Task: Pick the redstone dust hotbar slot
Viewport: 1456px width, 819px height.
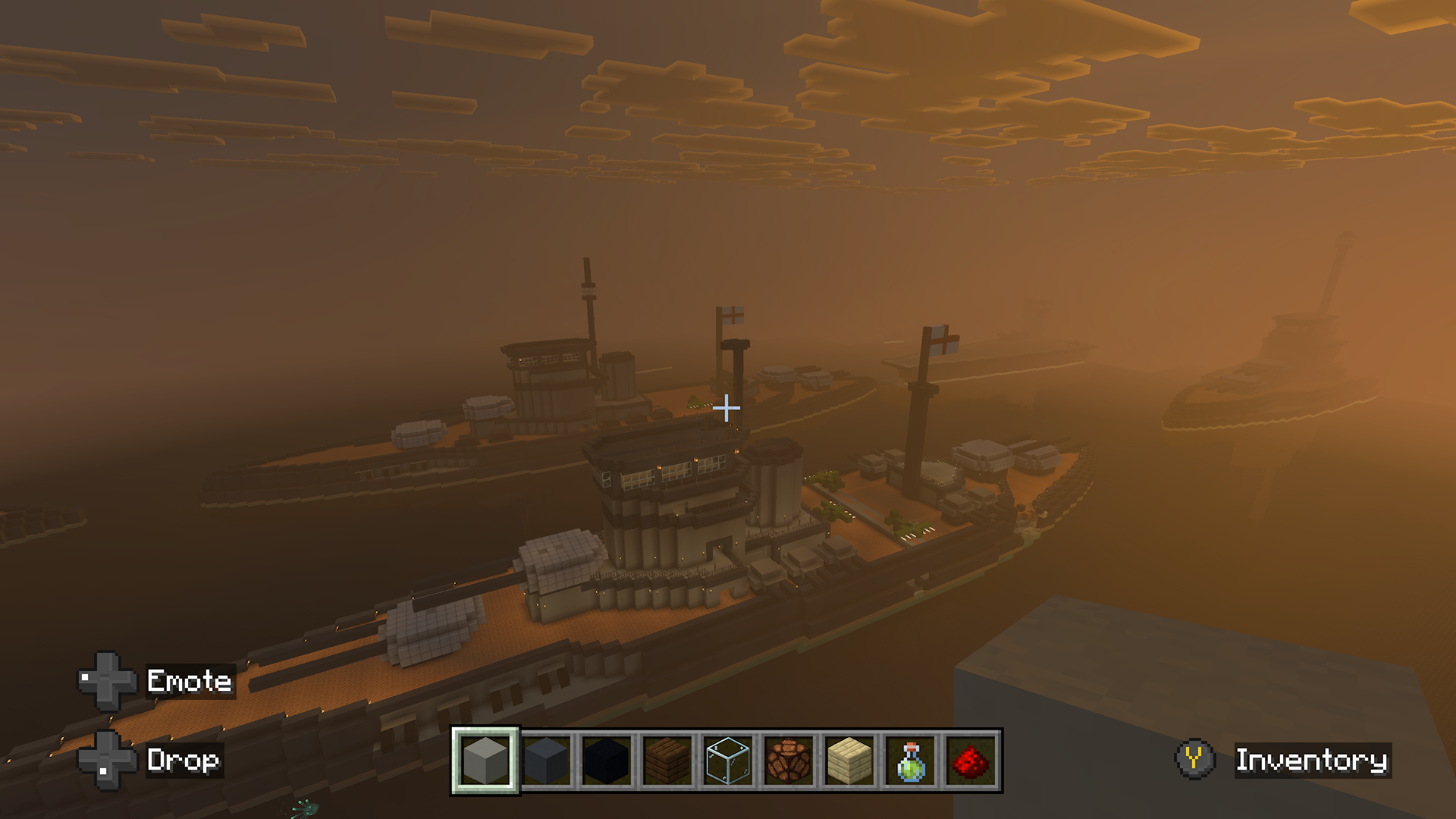Action: 971,761
